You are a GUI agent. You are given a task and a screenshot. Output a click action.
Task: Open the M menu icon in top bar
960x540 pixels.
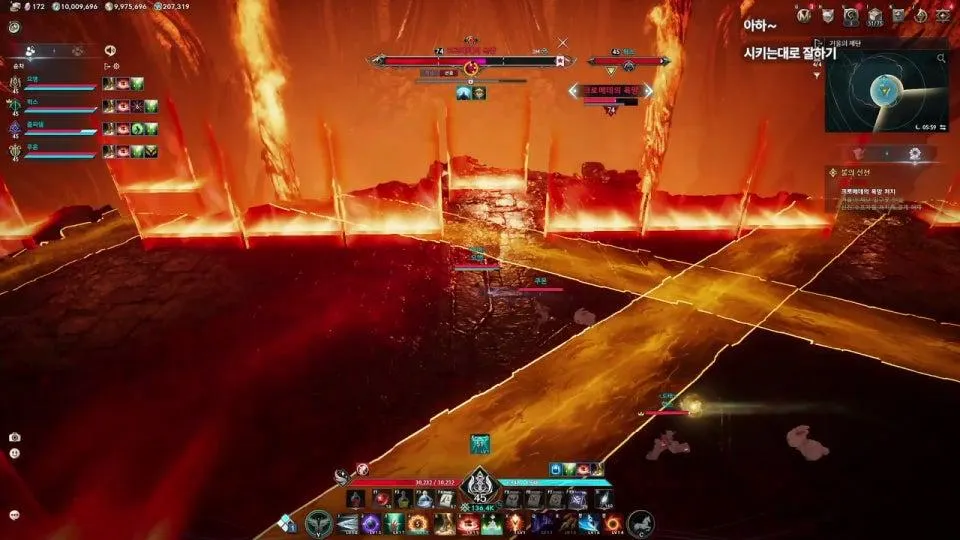(805, 15)
